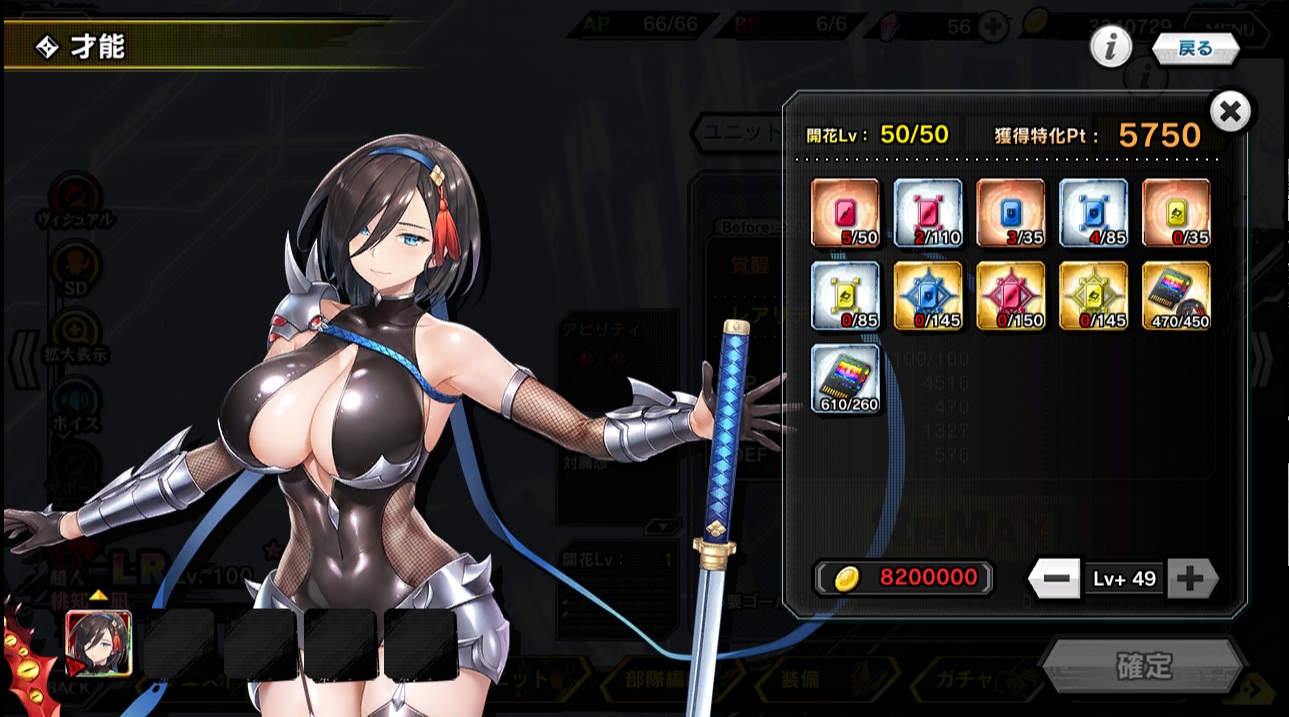
Task: Click the 戻る back button
Action: tap(1195, 48)
